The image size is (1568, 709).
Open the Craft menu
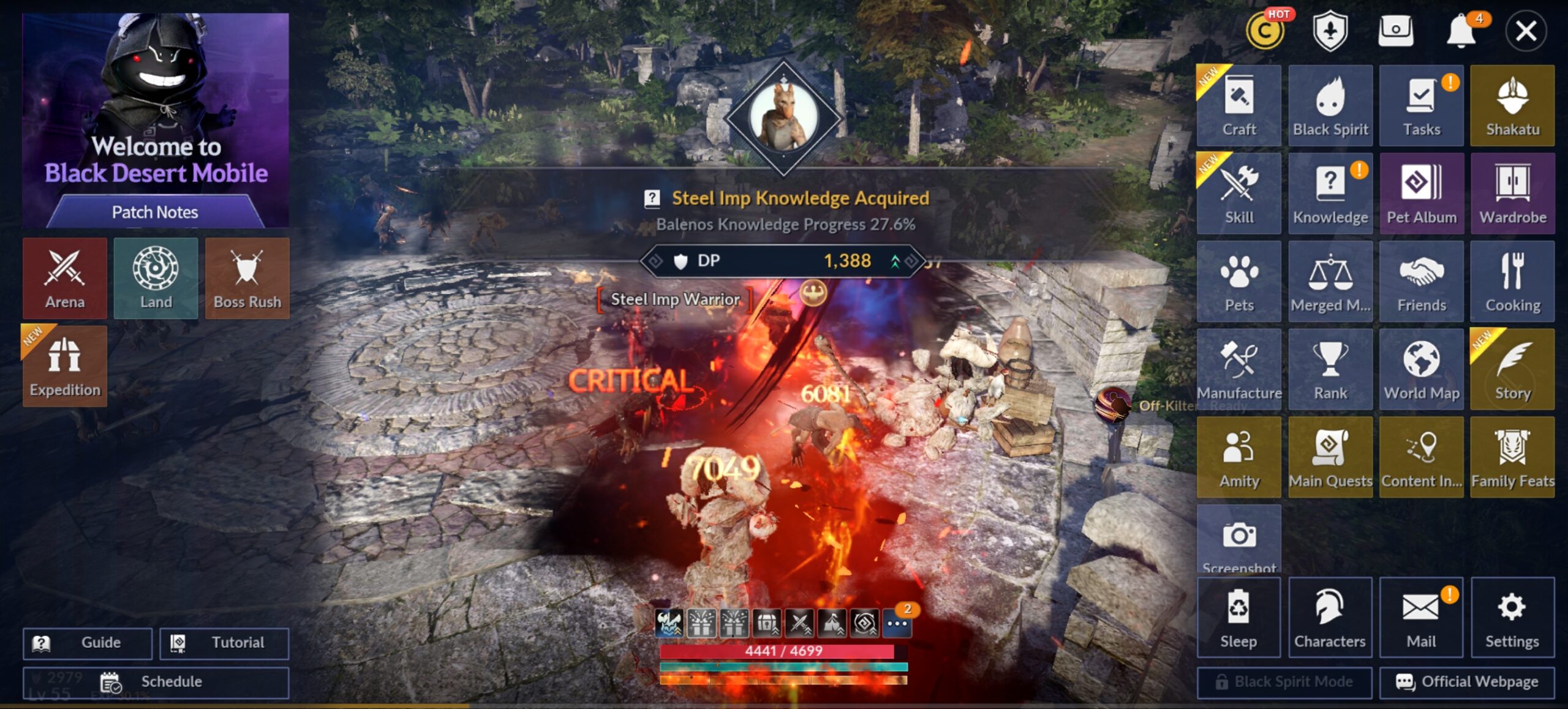pyautogui.click(x=1238, y=106)
